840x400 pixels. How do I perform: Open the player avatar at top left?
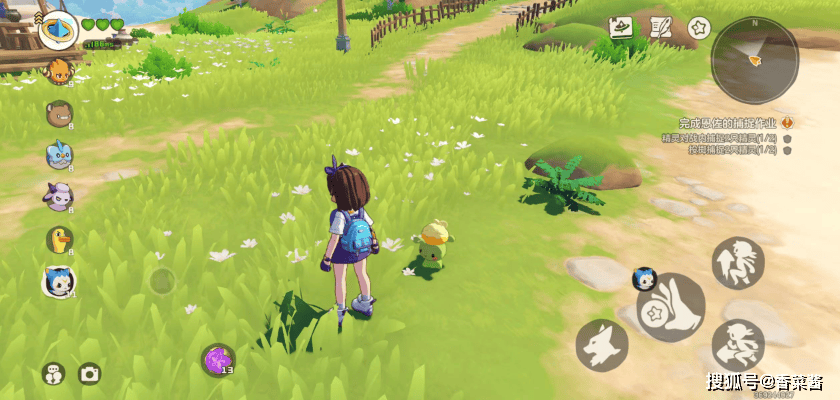[x=58, y=28]
